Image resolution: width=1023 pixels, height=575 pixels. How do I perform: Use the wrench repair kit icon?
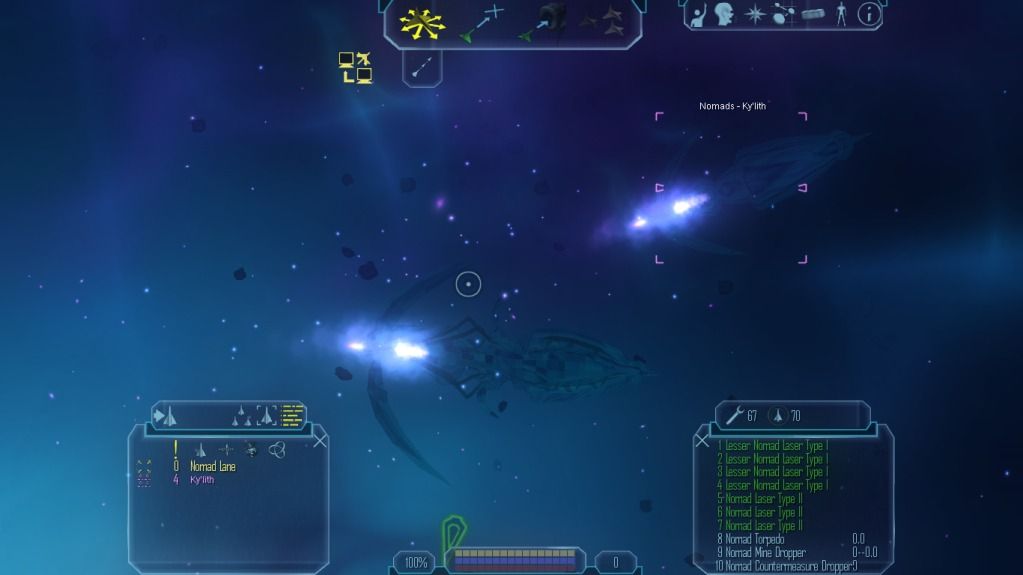tap(733, 415)
